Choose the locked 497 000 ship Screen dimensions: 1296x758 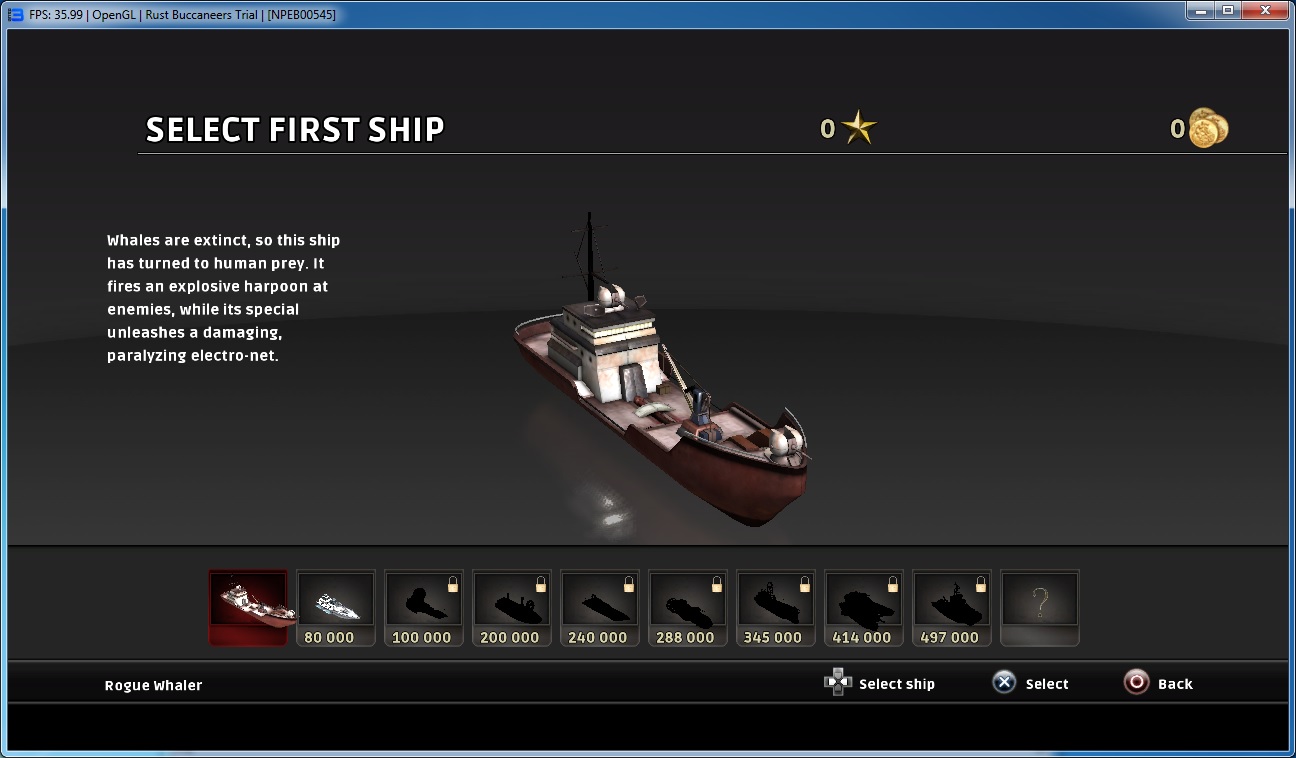pyautogui.click(x=952, y=607)
